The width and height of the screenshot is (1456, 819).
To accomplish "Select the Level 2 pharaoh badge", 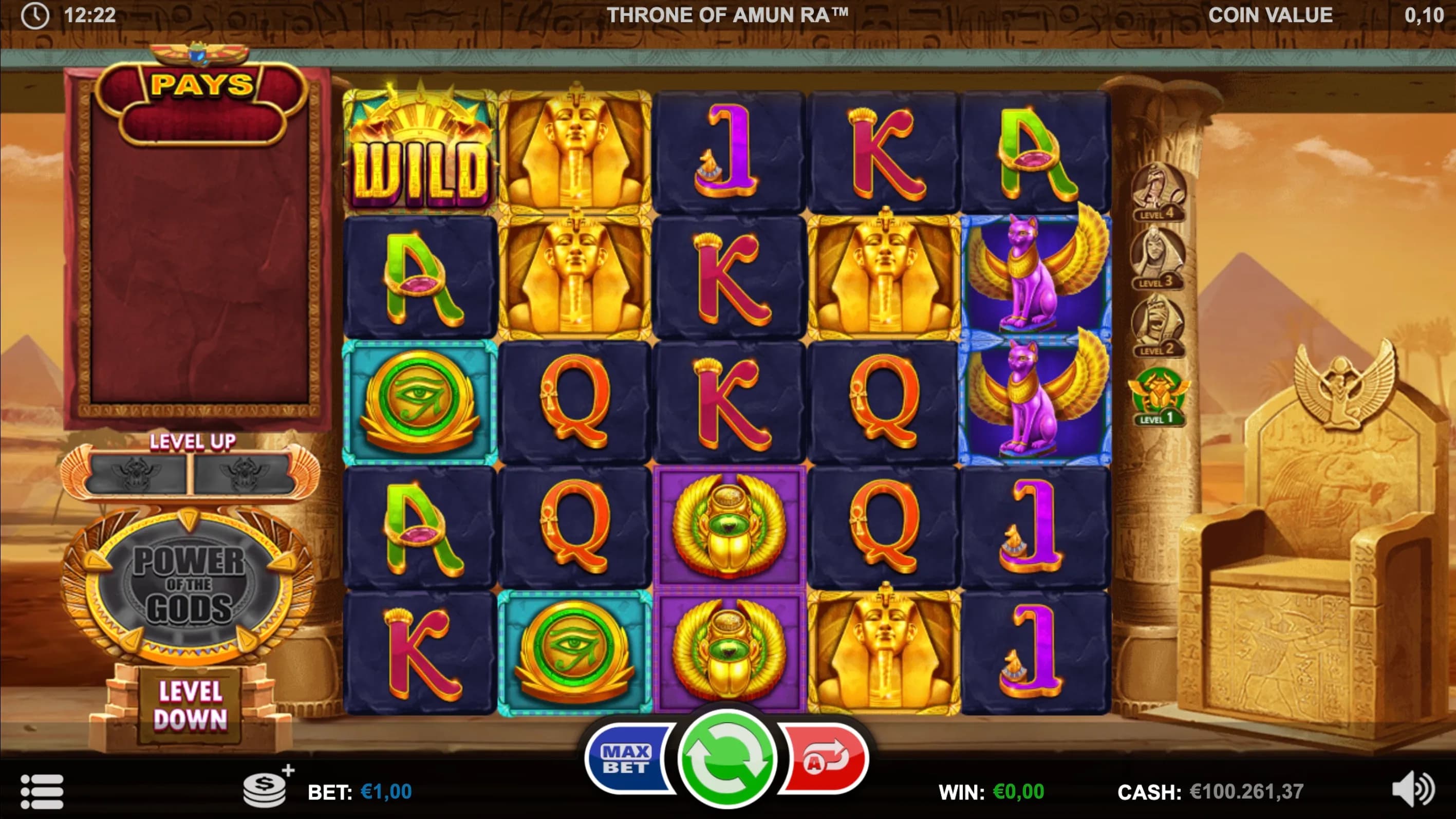I will 1158,327.
